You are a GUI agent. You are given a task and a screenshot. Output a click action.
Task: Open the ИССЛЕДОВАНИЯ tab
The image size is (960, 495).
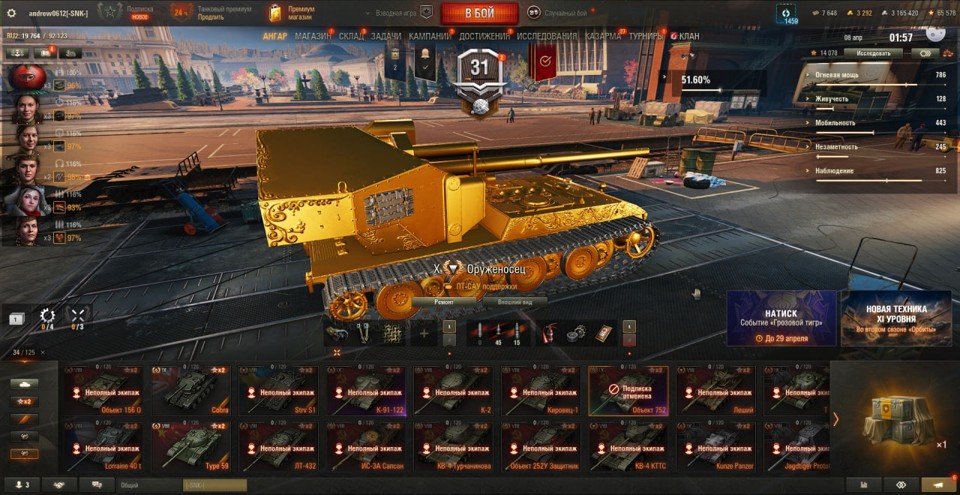tap(547, 36)
